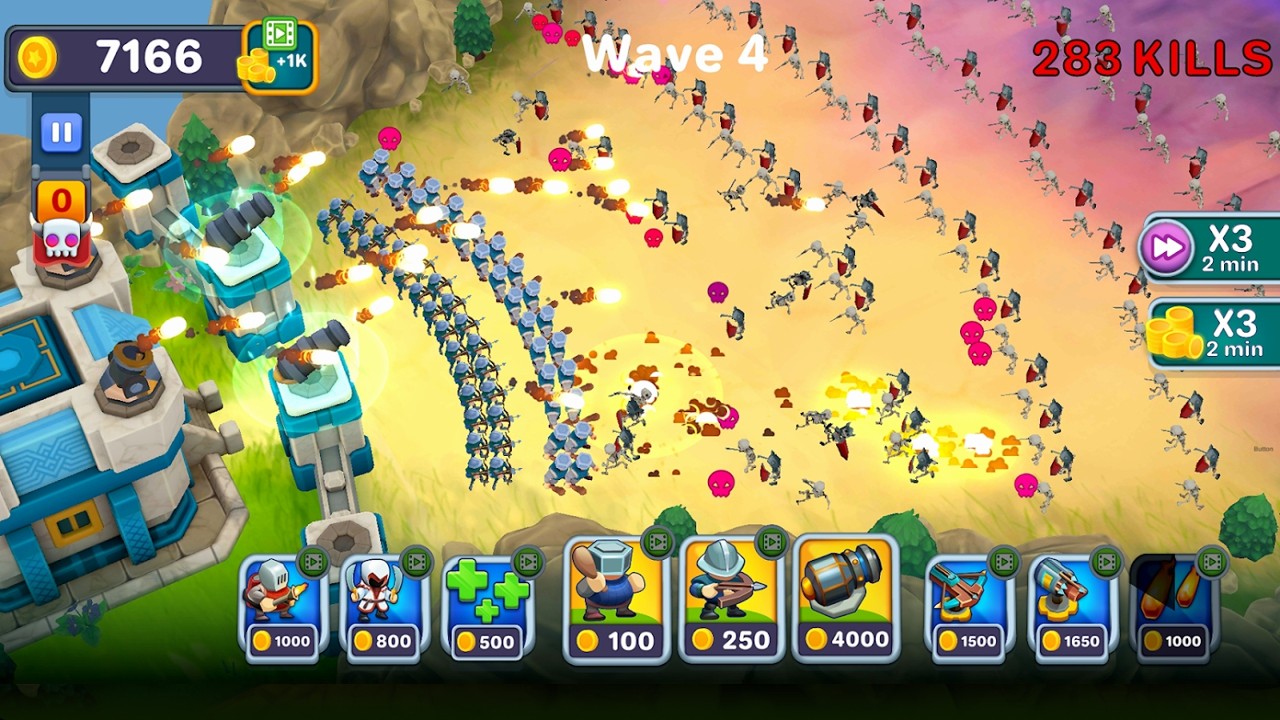Purchase the 4000-coin cannon
The height and width of the screenshot is (720, 1280).
[846, 602]
